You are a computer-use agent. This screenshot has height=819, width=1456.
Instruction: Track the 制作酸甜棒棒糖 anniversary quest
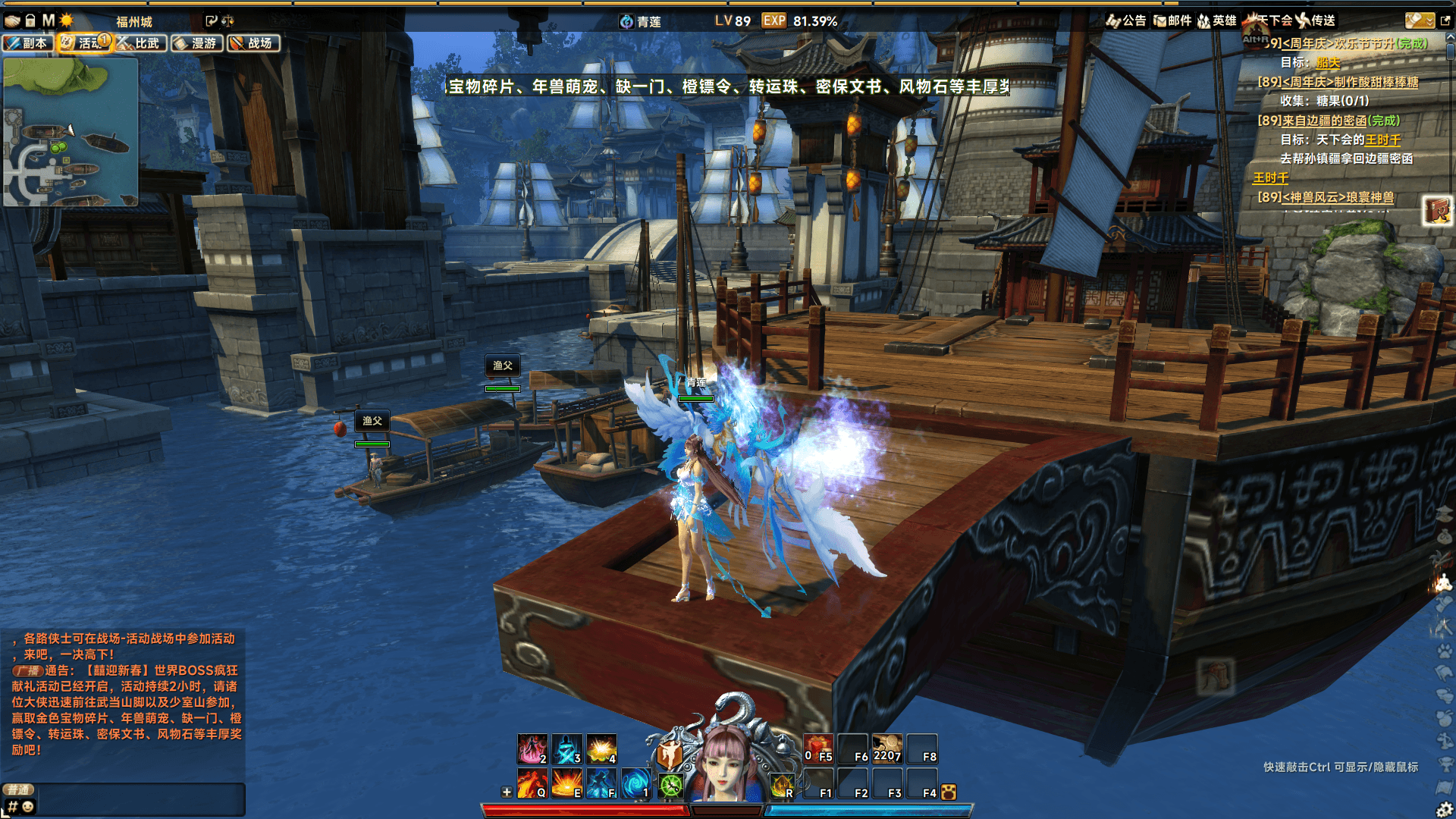pos(1349,82)
